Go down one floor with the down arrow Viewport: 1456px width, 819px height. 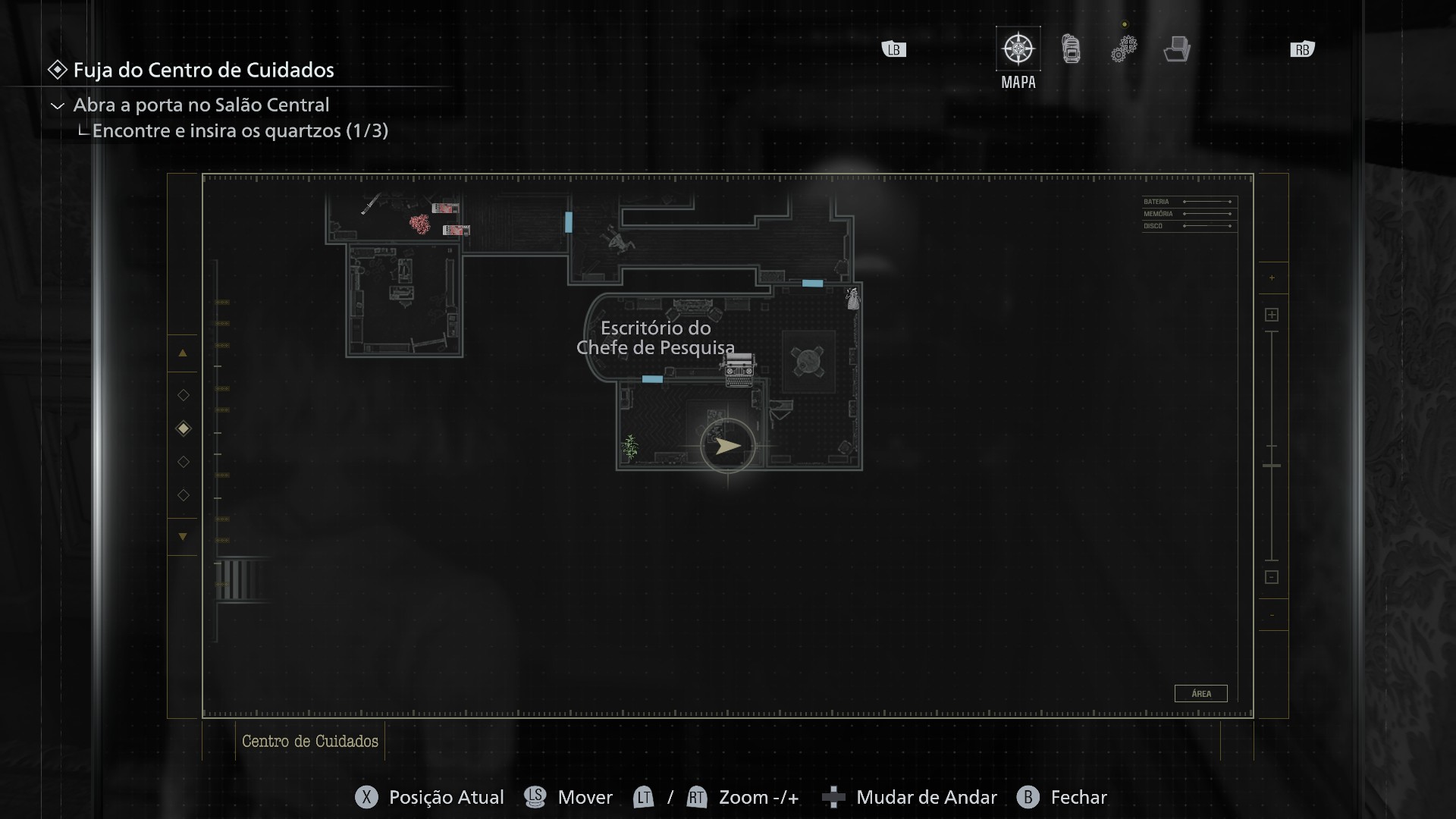tap(183, 537)
